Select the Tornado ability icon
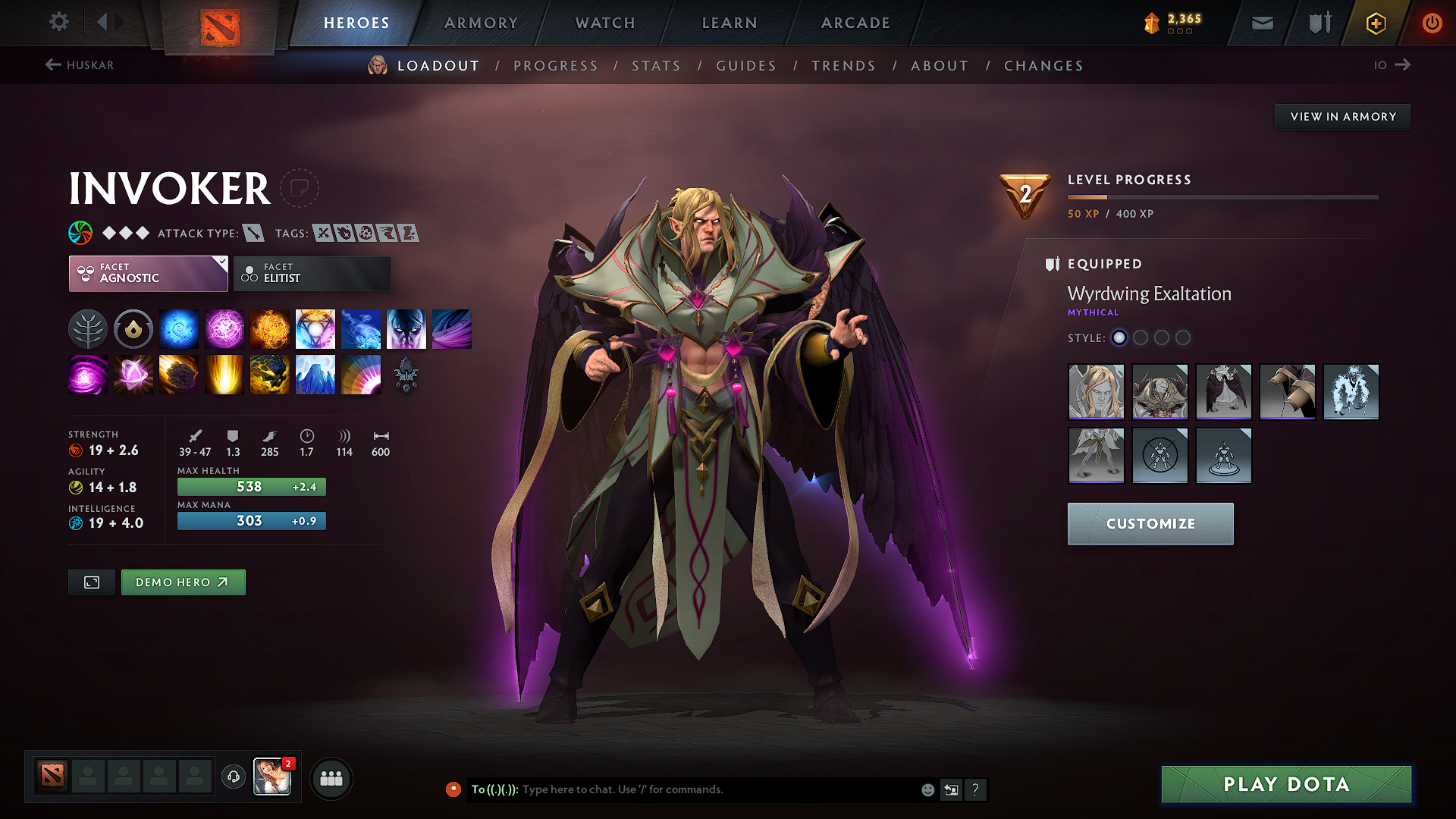 [451, 328]
